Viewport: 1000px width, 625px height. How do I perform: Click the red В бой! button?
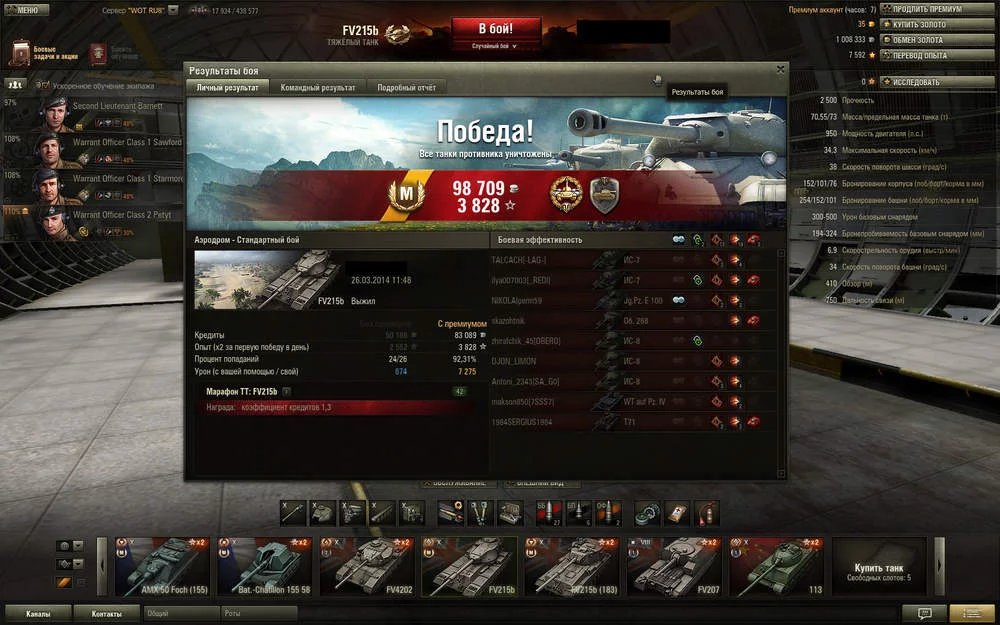pyautogui.click(x=496, y=28)
